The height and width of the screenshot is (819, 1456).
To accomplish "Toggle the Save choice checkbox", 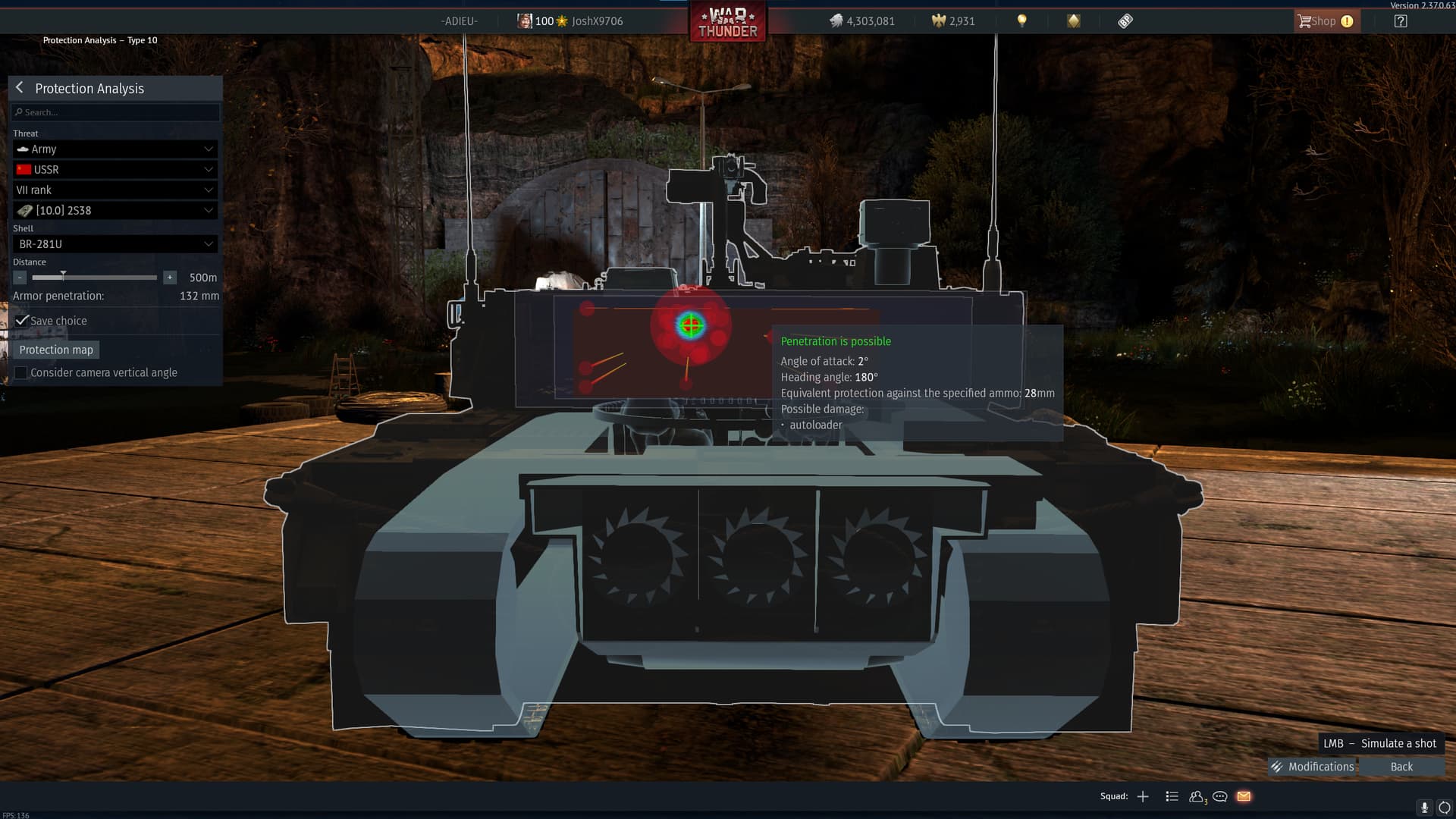I will tap(22, 320).
